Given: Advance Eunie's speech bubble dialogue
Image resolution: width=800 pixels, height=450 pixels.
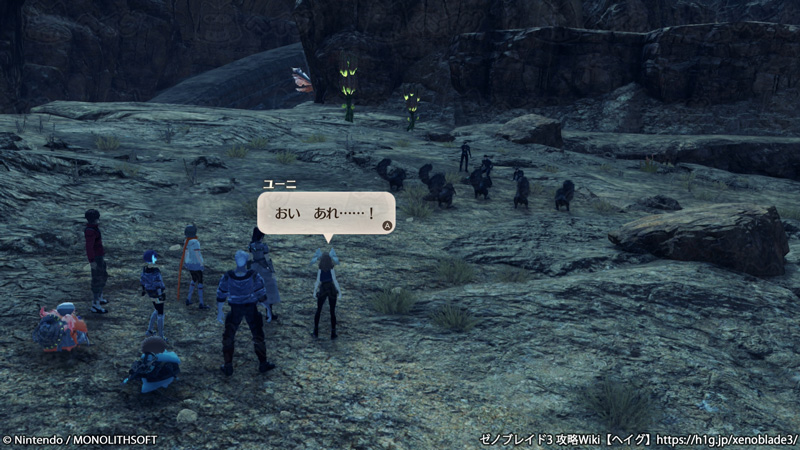Looking at the screenshot, I should pyautogui.click(x=386, y=225).
